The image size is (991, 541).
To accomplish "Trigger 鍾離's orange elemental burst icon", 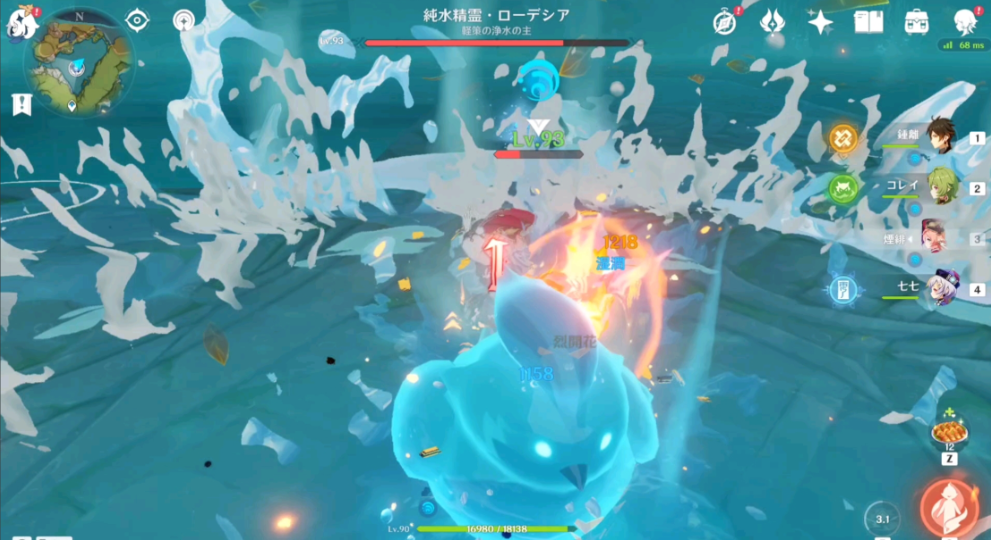I will [x=843, y=138].
